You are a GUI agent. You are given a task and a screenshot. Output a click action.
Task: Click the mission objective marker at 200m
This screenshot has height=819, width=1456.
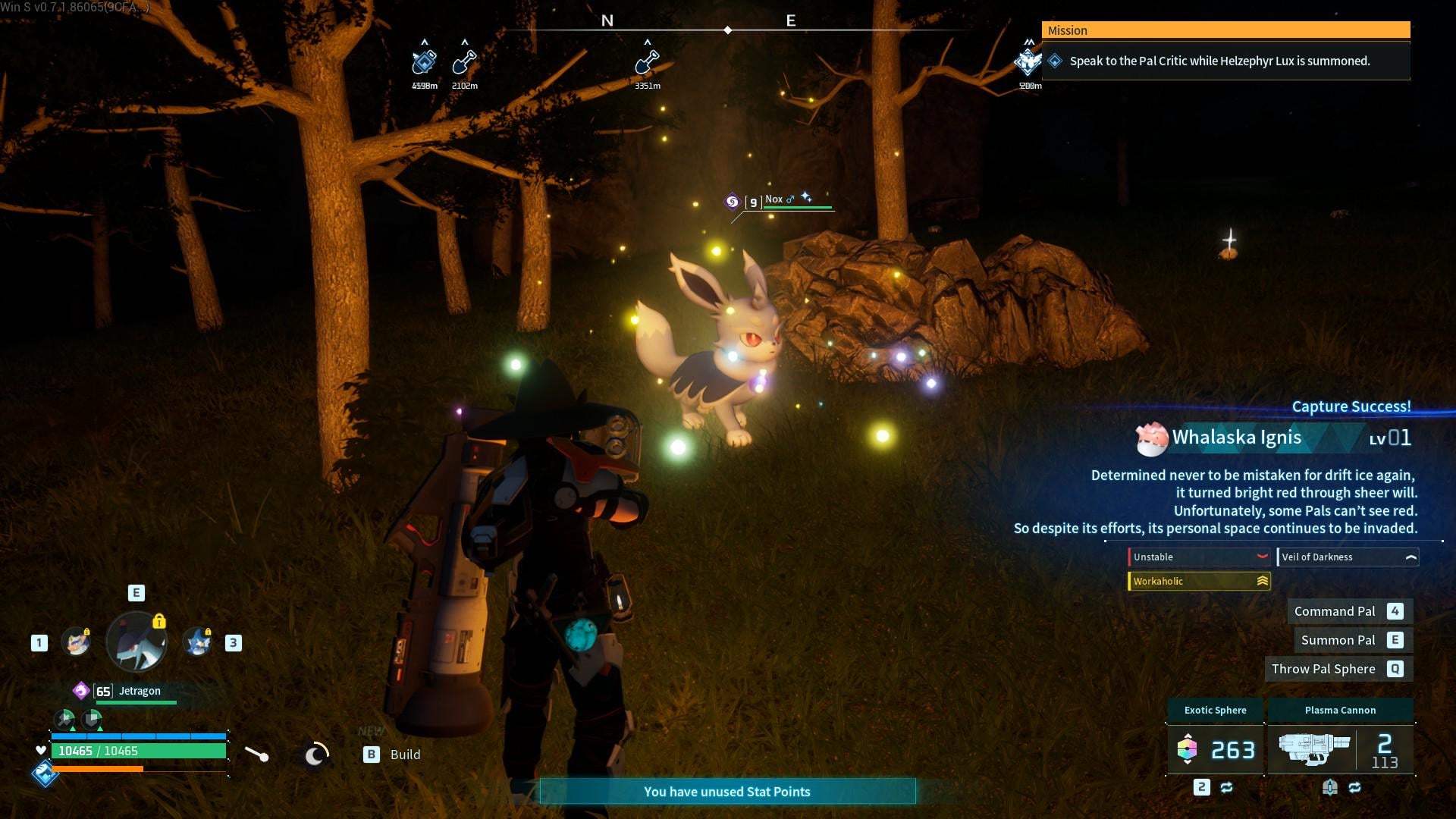[1028, 62]
